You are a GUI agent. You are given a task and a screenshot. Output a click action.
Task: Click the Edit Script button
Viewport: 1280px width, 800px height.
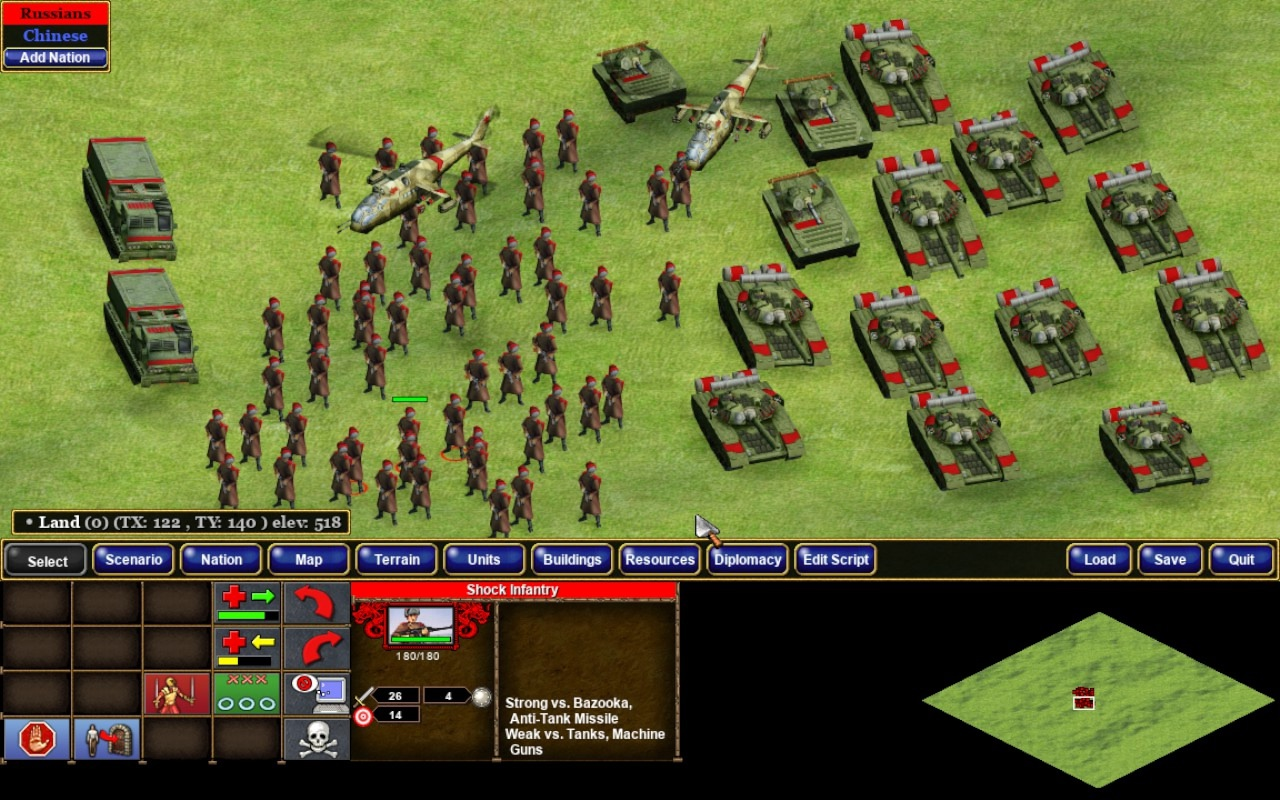pos(836,560)
